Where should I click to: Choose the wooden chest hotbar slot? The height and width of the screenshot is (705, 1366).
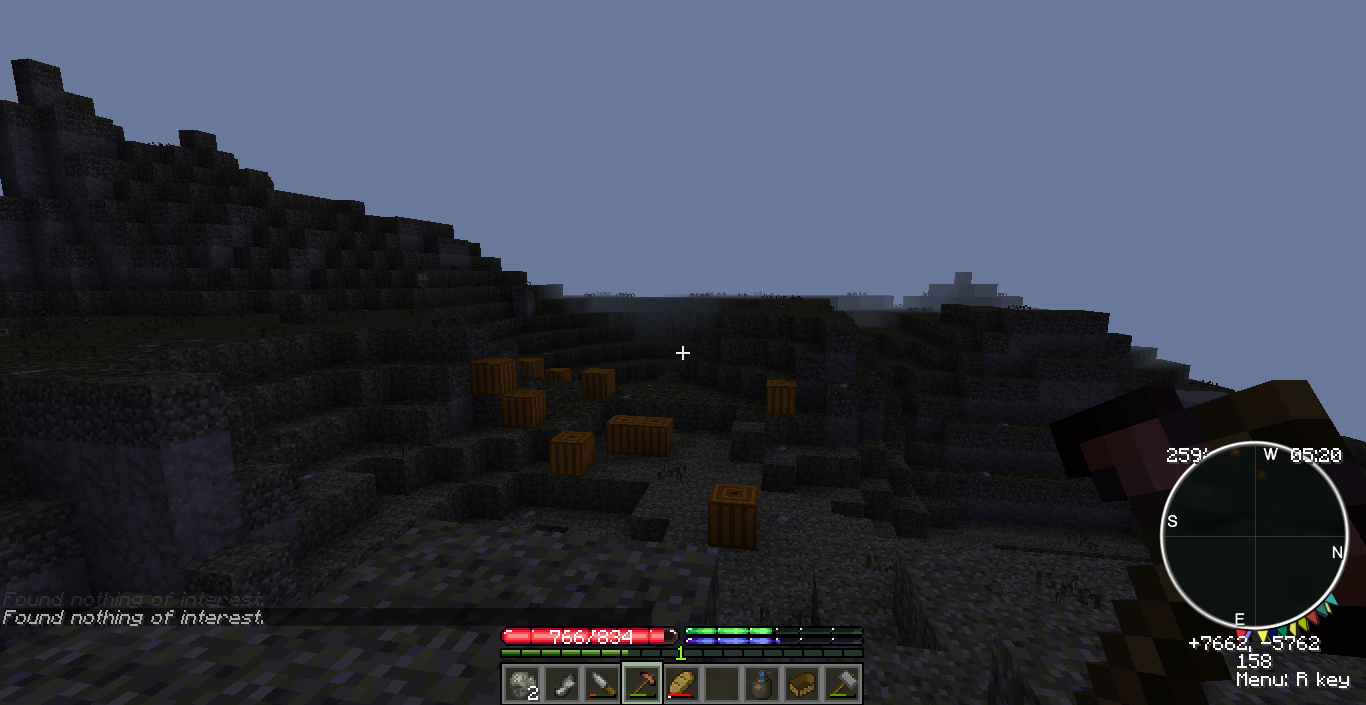(801, 684)
